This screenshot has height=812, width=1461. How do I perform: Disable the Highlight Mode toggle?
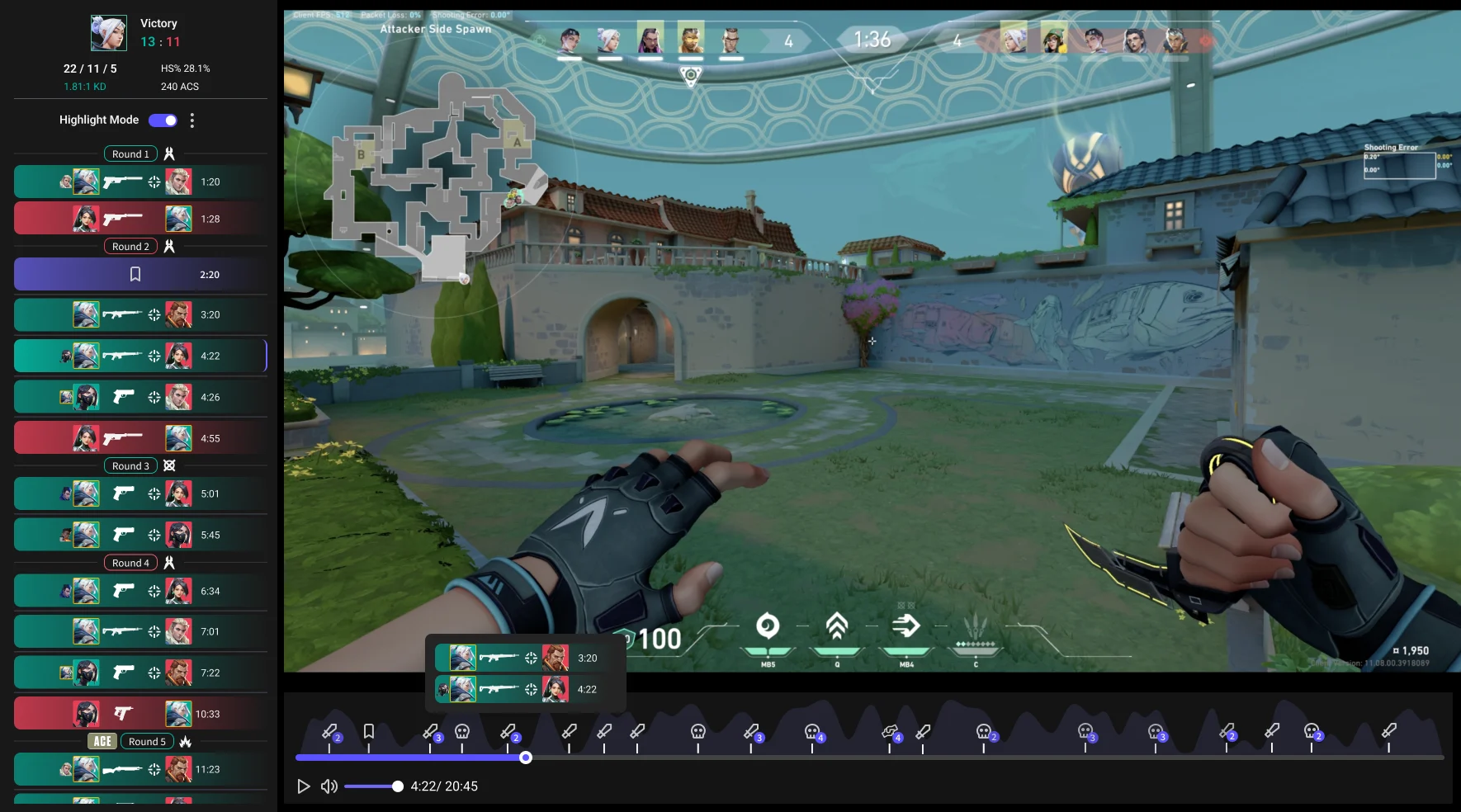pos(163,120)
